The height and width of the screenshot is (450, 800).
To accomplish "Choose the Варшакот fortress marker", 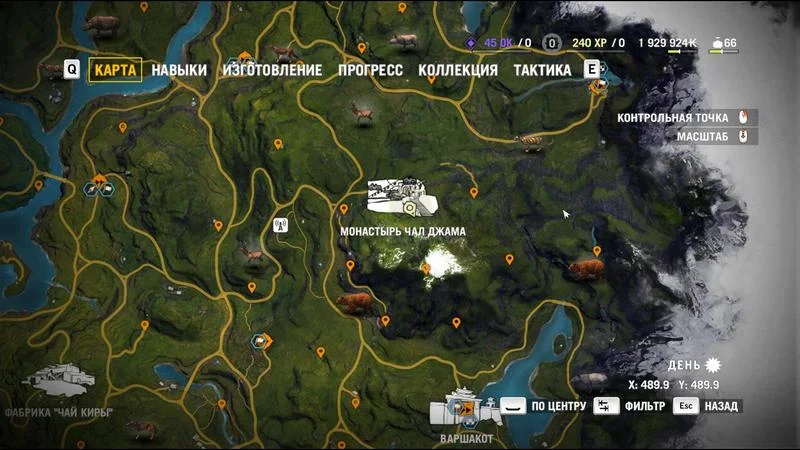I will point(460,408).
